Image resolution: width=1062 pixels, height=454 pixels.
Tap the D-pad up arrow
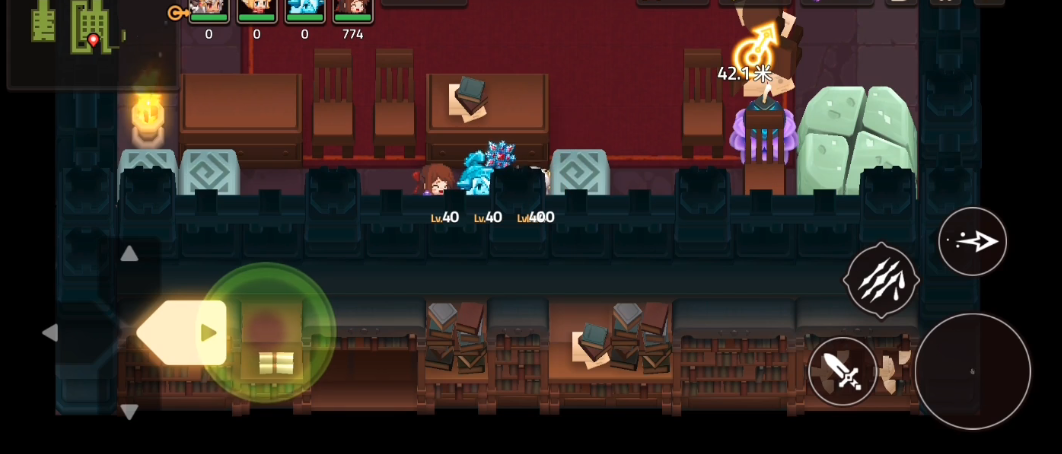point(129,254)
